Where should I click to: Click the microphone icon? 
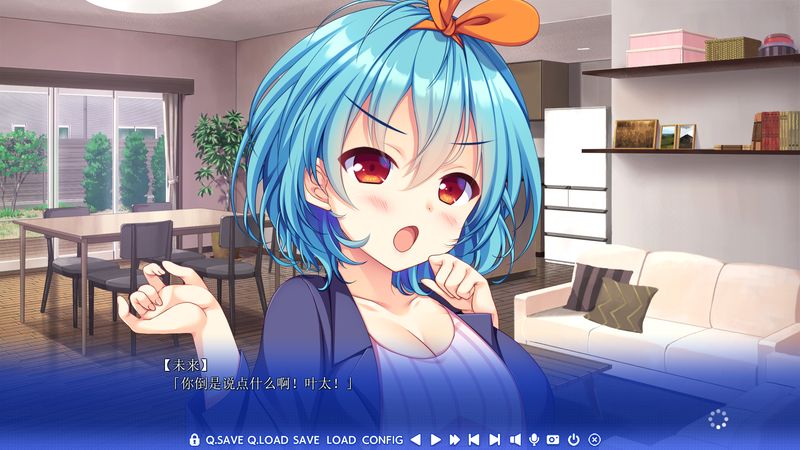click(x=535, y=440)
